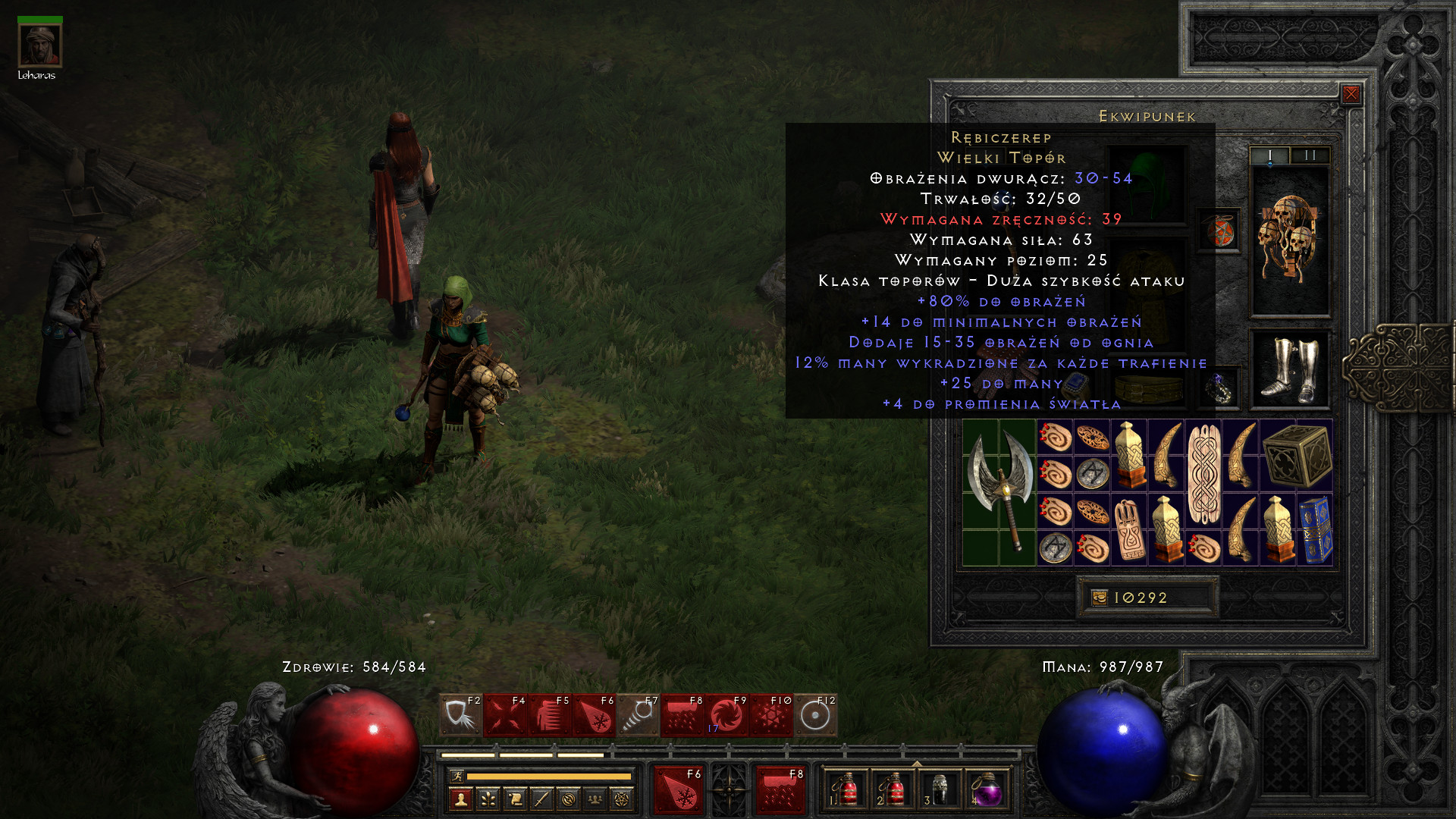
Task: Close the Ekwipunek inventory window
Action: [x=1351, y=94]
